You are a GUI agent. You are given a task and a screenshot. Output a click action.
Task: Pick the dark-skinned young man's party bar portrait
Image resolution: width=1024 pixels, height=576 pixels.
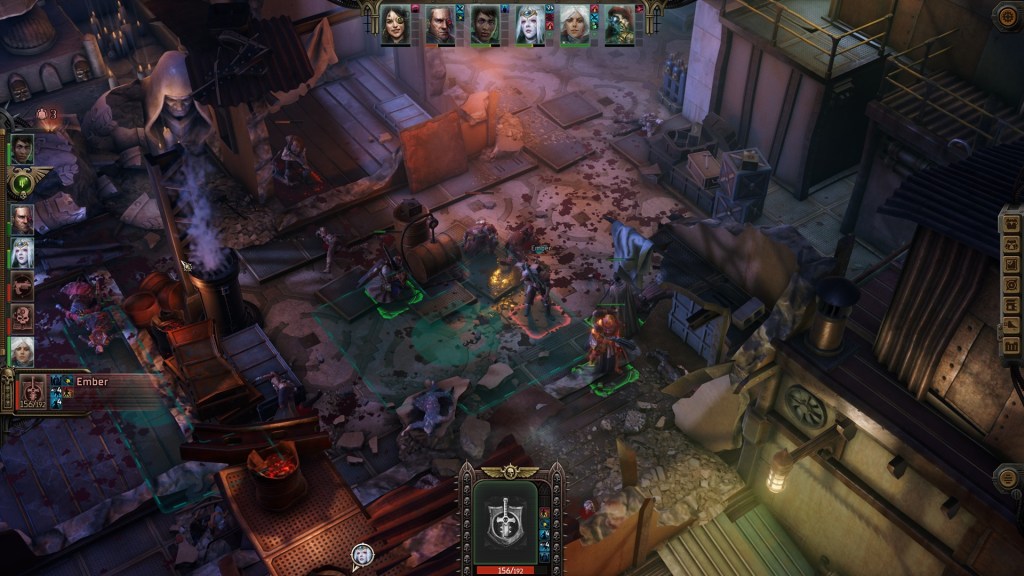tap(485, 25)
